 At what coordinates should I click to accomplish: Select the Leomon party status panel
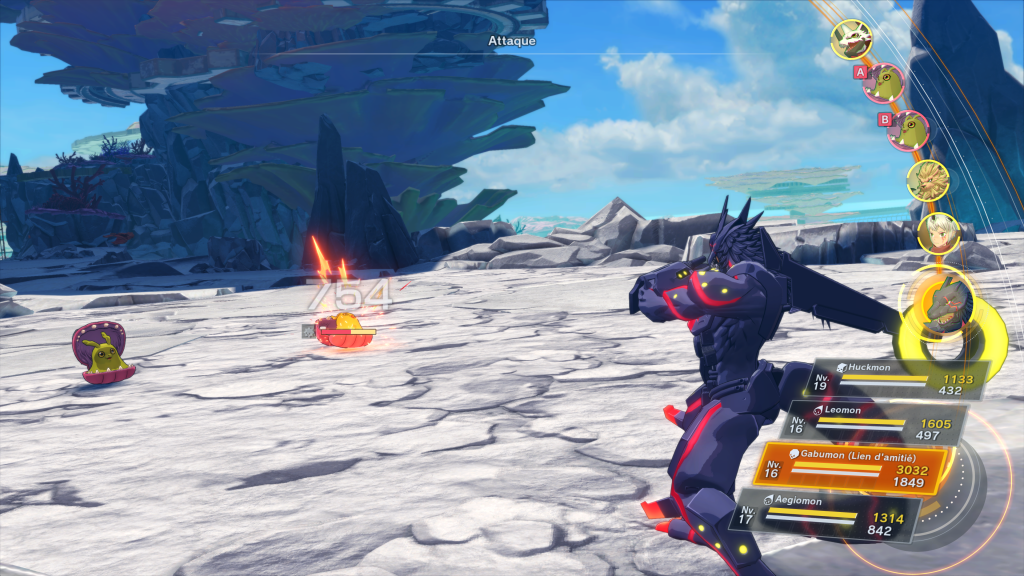[x=875, y=423]
